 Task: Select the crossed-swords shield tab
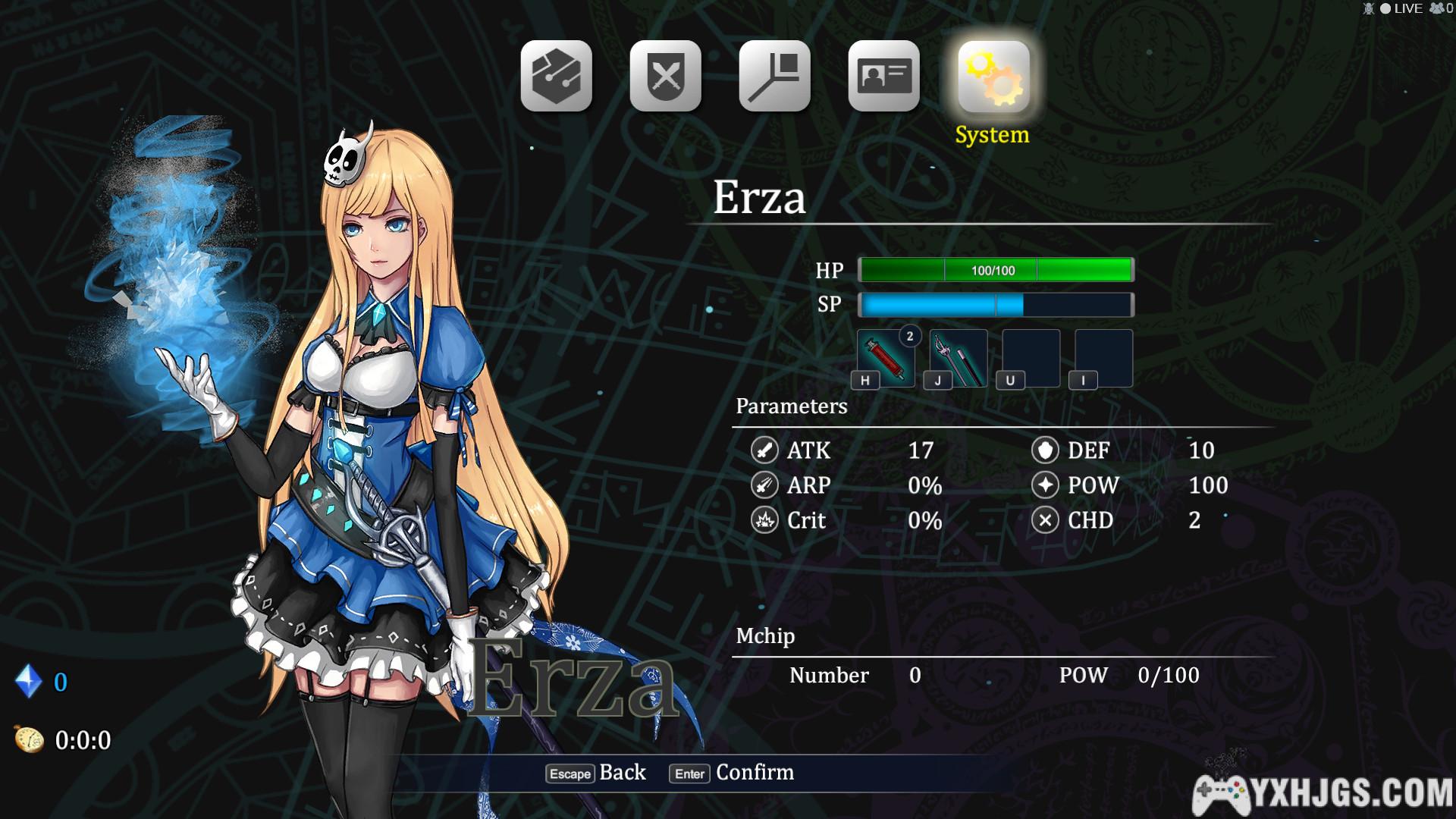click(x=665, y=77)
